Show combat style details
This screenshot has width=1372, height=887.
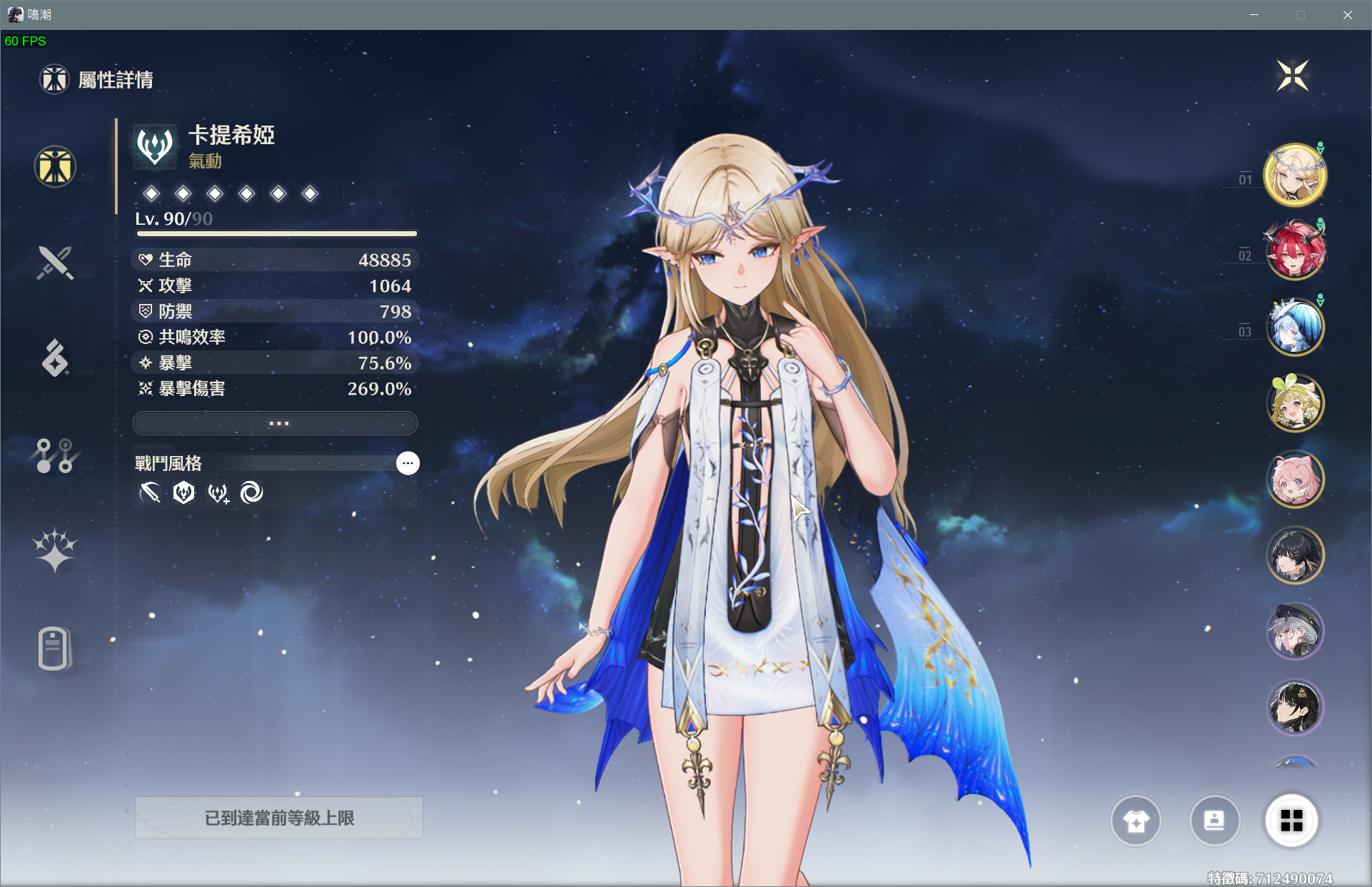tap(408, 463)
